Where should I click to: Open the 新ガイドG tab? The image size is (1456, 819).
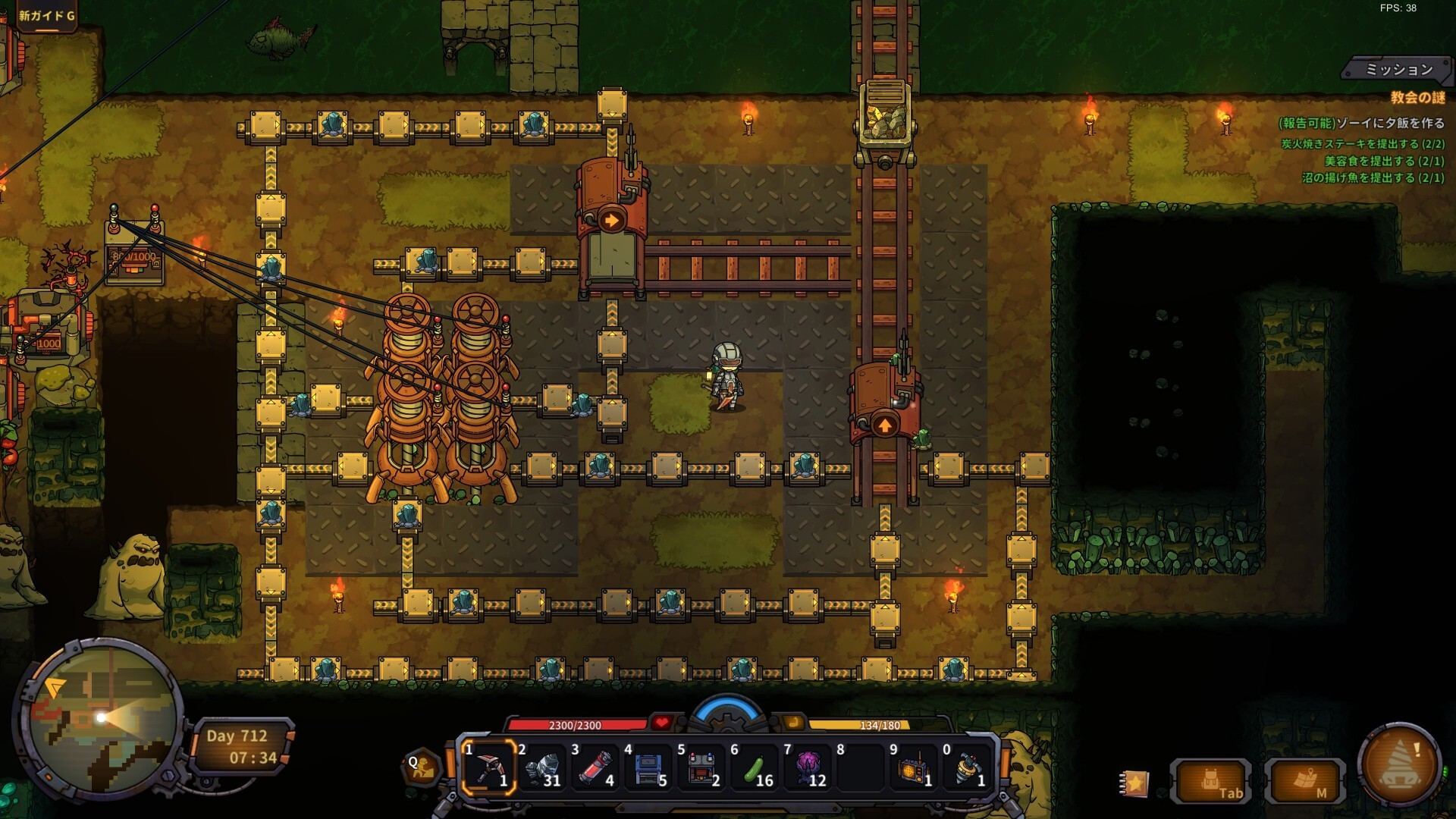47,15
